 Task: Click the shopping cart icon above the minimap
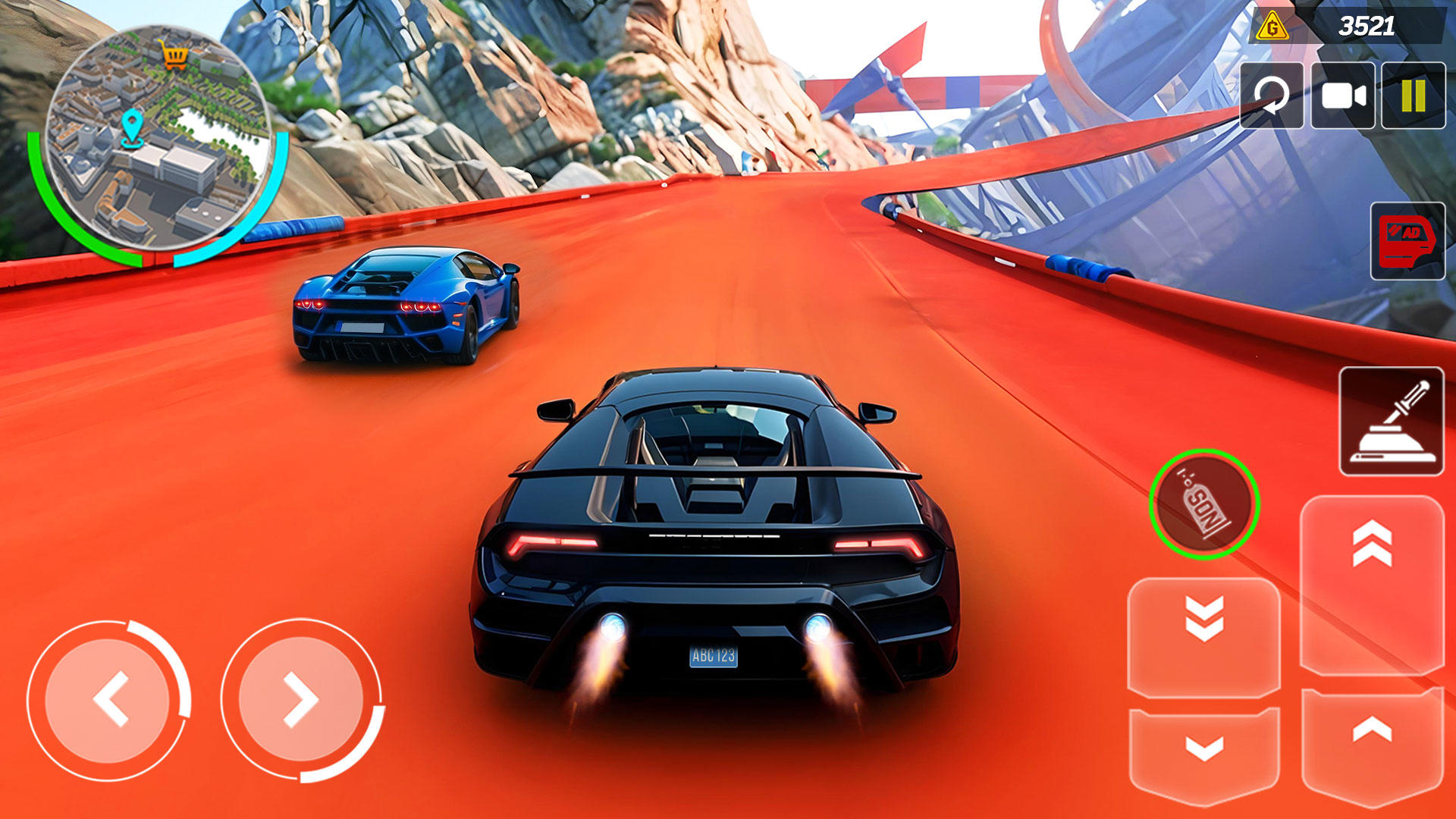pyautogui.click(x=176, y=55)
